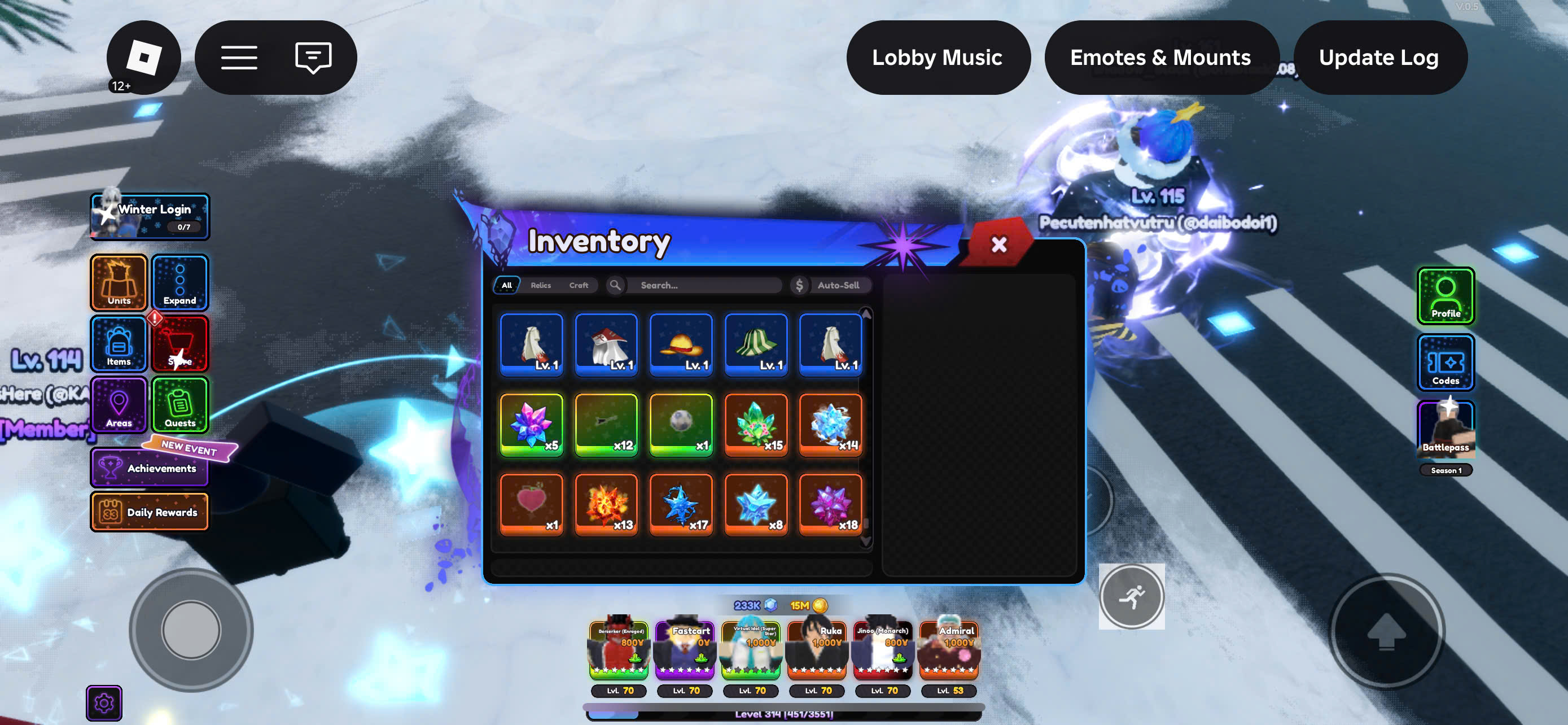Select the fiery orange crystal x13
This screenshot has height=725, width=1568.
click(x=606, y=504)
